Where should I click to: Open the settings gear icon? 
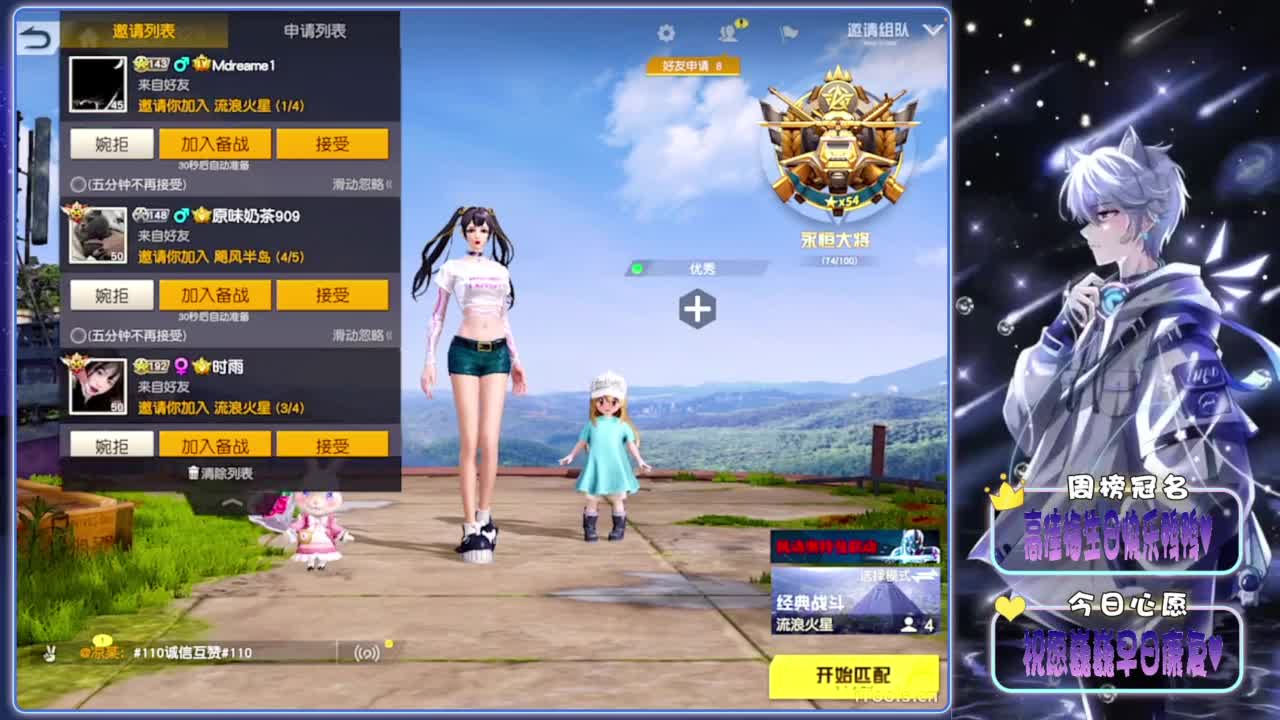pos(666,31)
